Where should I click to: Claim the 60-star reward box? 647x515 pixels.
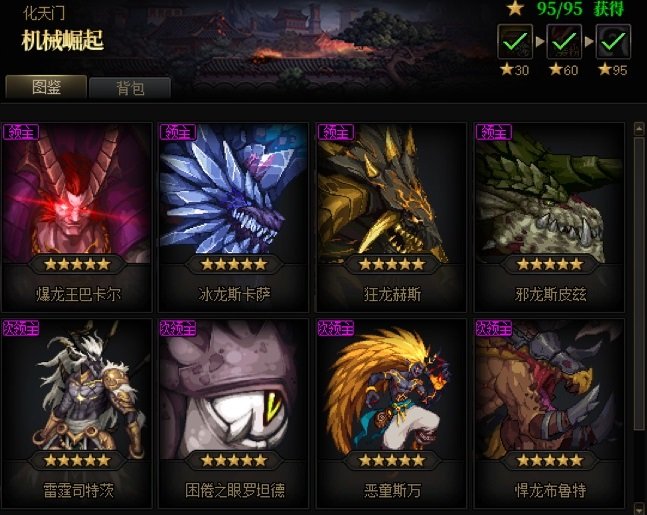tap(563, 42)
